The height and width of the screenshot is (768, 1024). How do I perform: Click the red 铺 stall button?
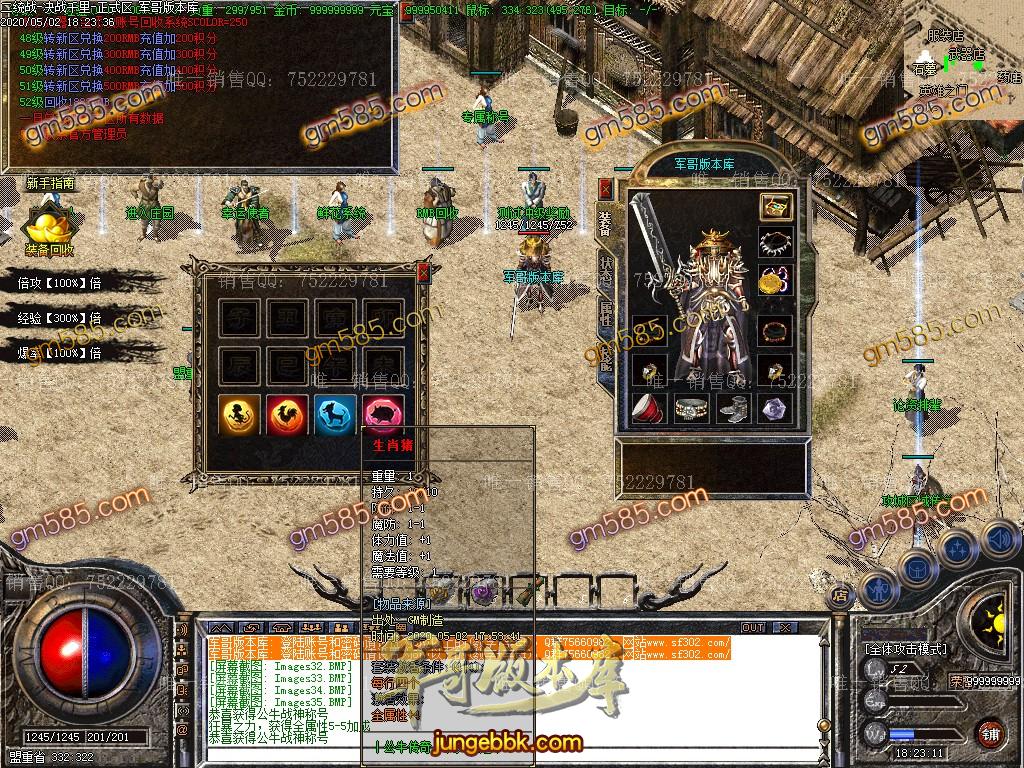990,733
